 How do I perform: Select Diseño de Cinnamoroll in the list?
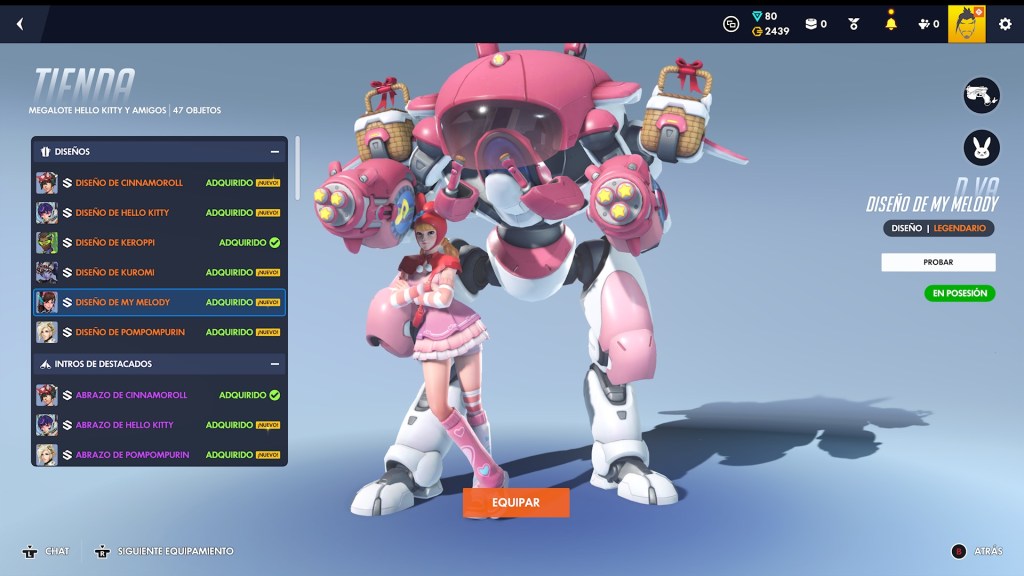pyautogui.click(x=159, y=183)
